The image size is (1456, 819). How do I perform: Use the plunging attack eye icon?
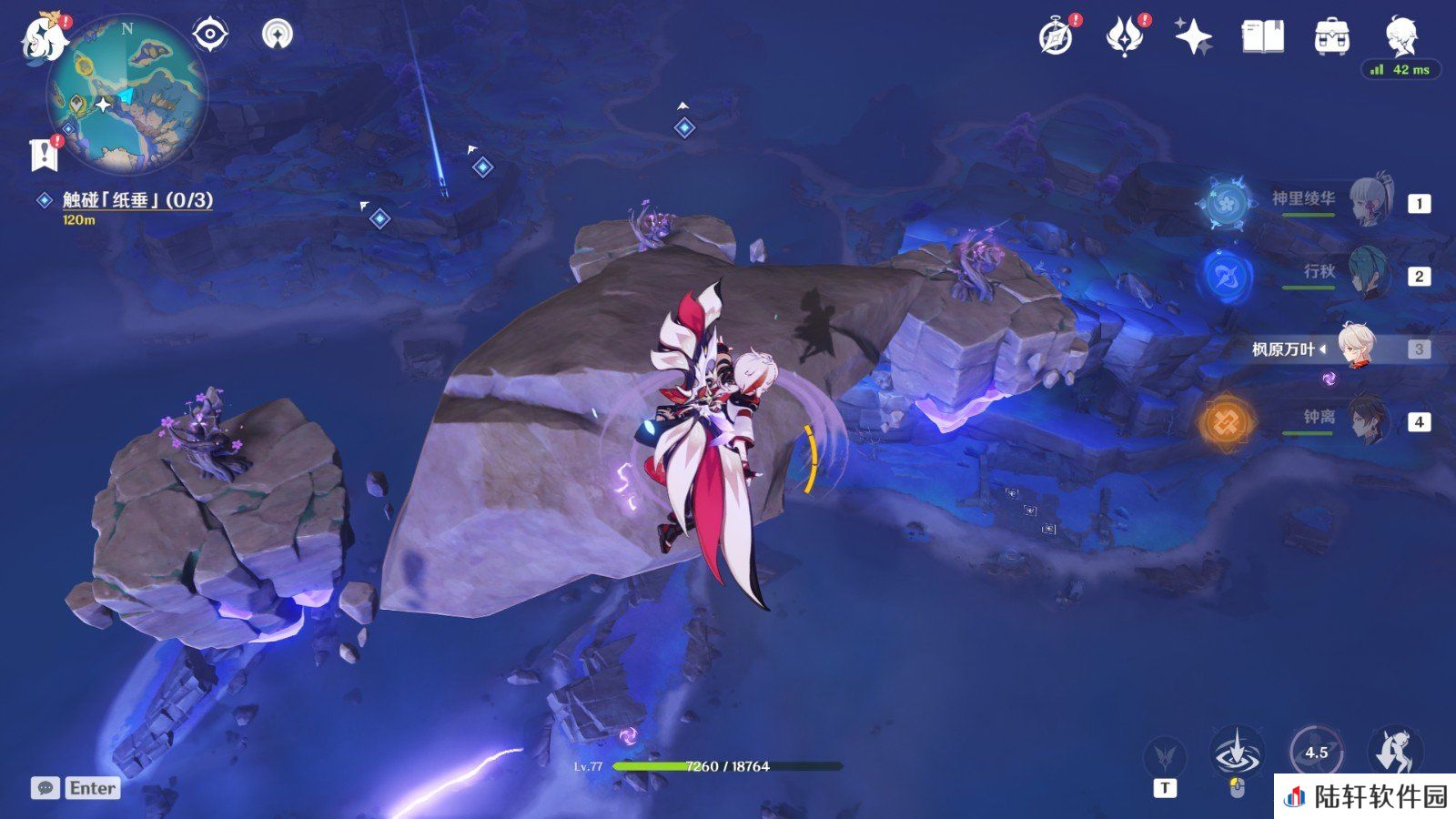click(x=1237, y=753)
